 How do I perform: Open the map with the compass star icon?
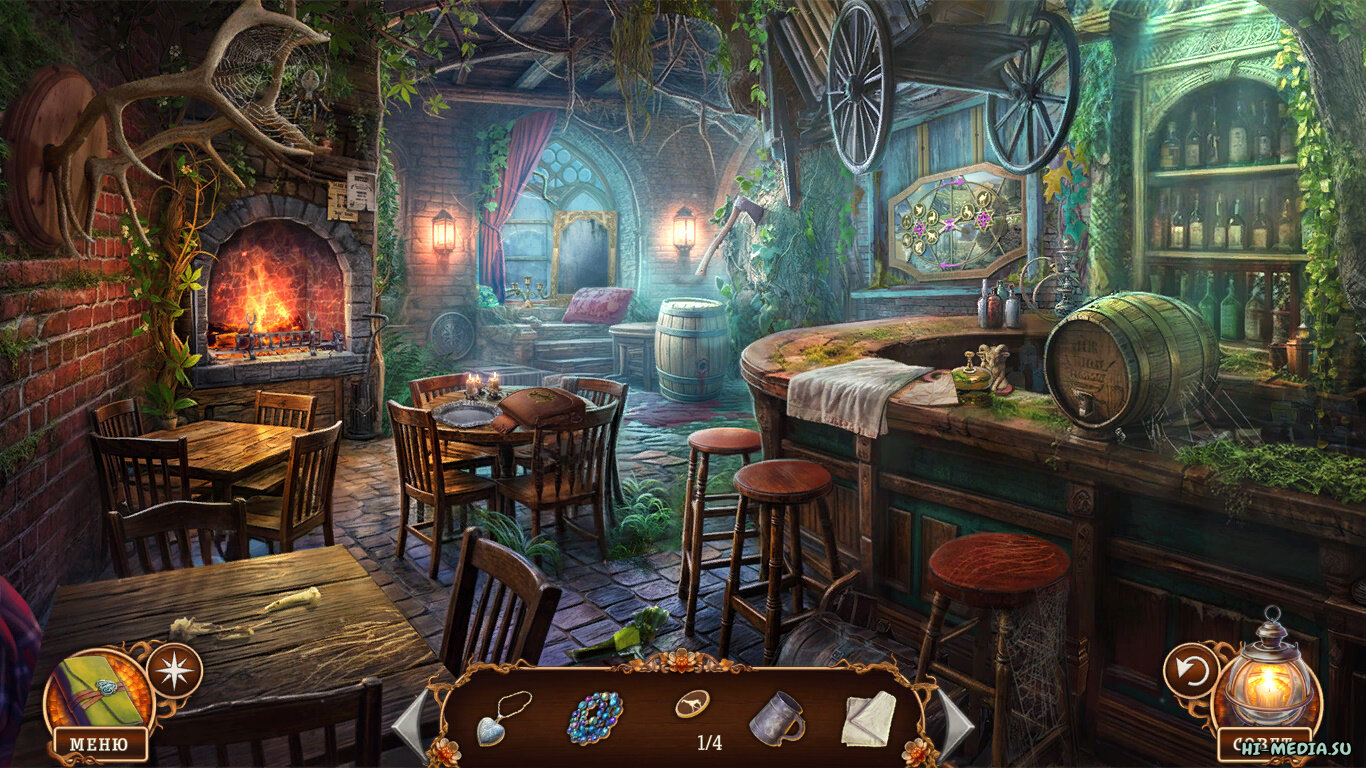click(x=174, y=670)
